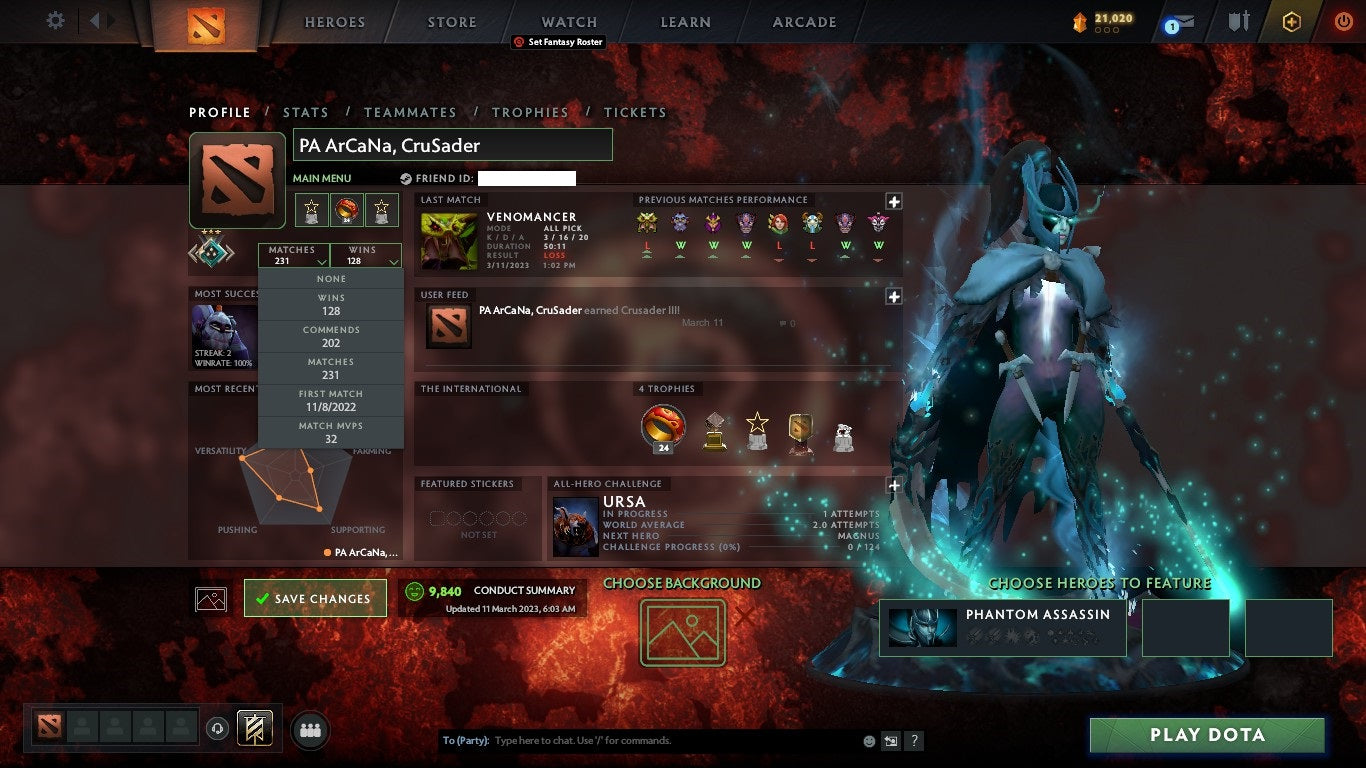Click the red power exit icon
Image resolution: width=1366 pixels, height=768 pixels.
coord(1343,20)
